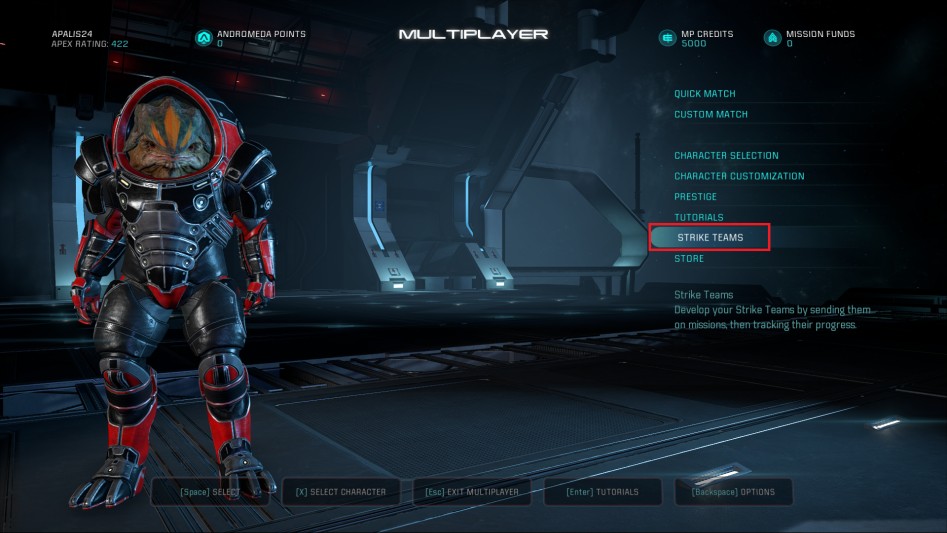This screenshot has height=533, width=947.
Task: Select the Prestige menu entry
Action: 695,197
